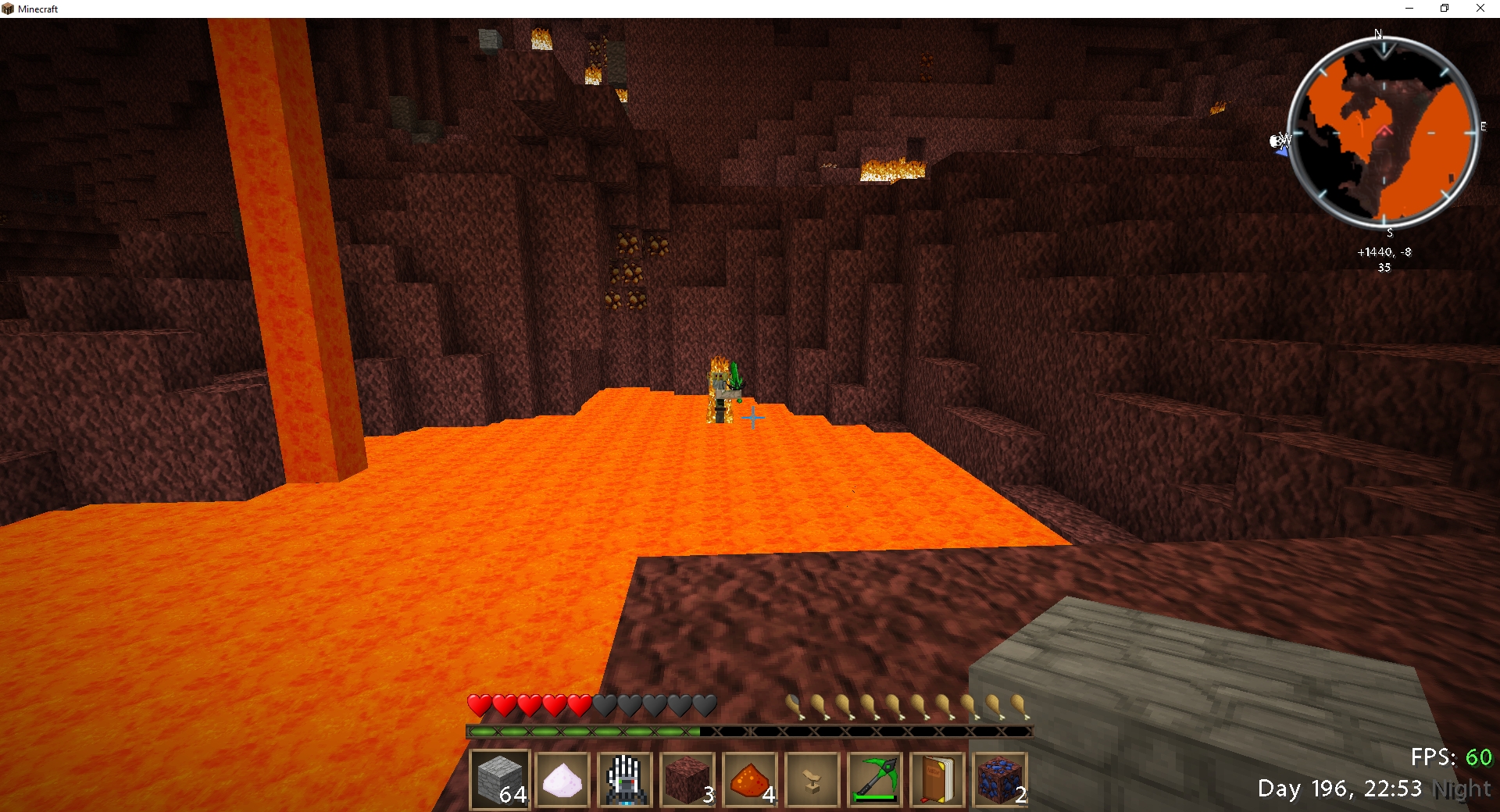Select the brown book with red bookmark
Screen dimensions: 1500x812
click(x=937, y=779)
